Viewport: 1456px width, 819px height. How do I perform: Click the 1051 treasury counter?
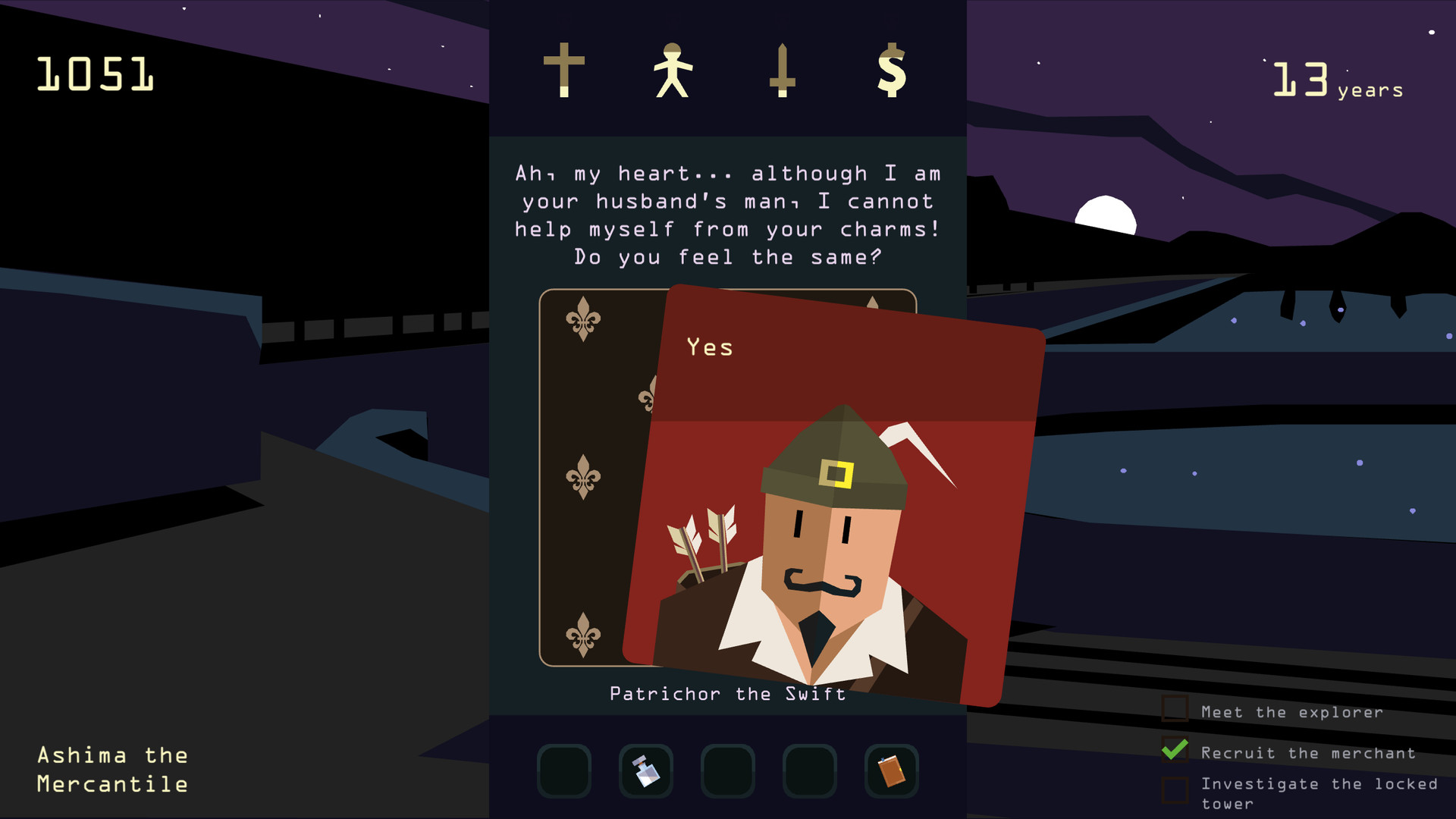point(94,74)
